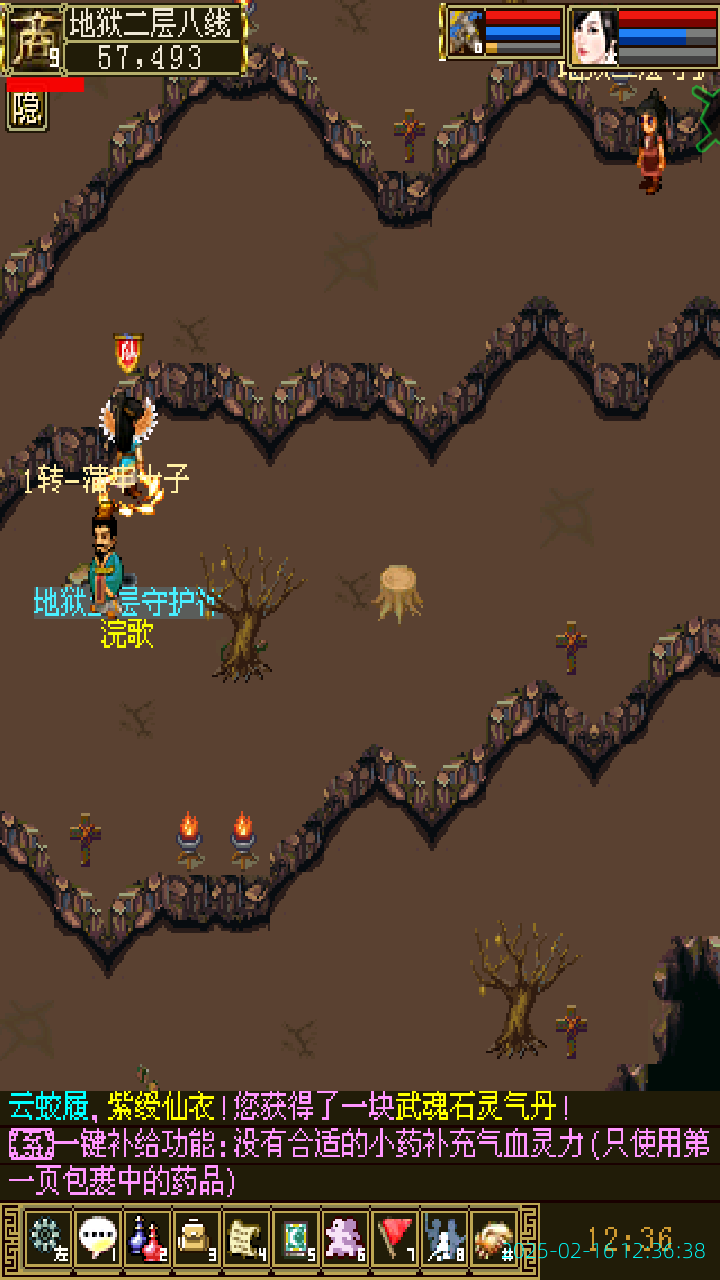Open the green card book
720x1280 pixels.
pos(295,1239)
